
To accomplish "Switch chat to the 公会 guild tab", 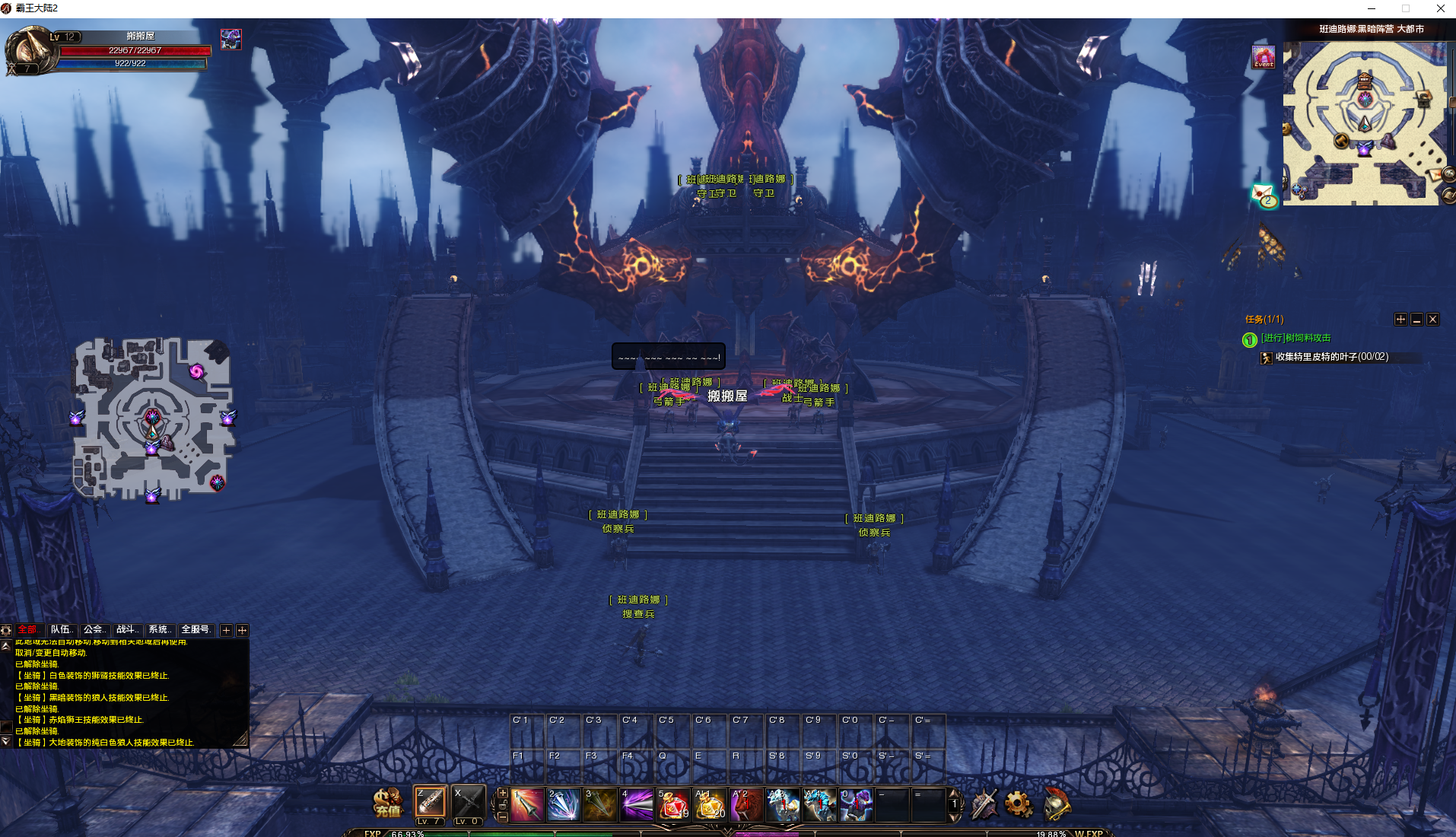I will point(94,629).
